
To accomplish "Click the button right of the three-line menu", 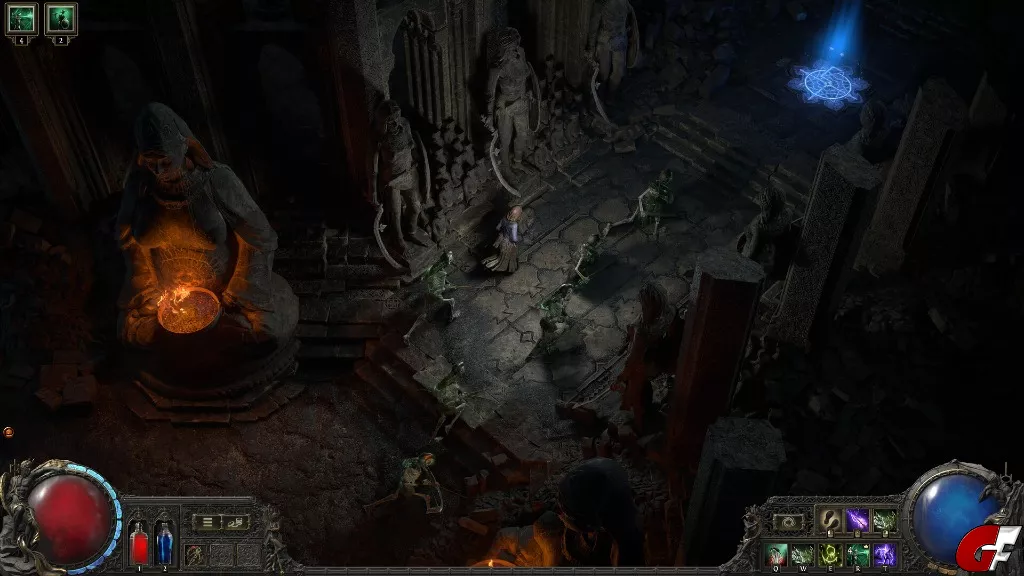I will pos(236,521).
